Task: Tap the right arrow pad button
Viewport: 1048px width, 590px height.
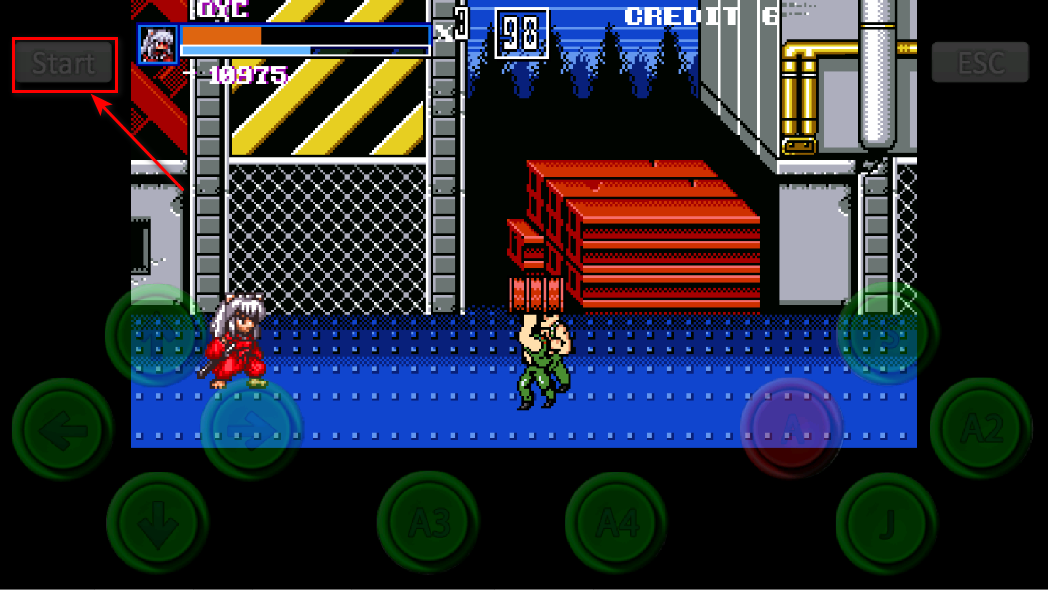Action: pos(251,429)
